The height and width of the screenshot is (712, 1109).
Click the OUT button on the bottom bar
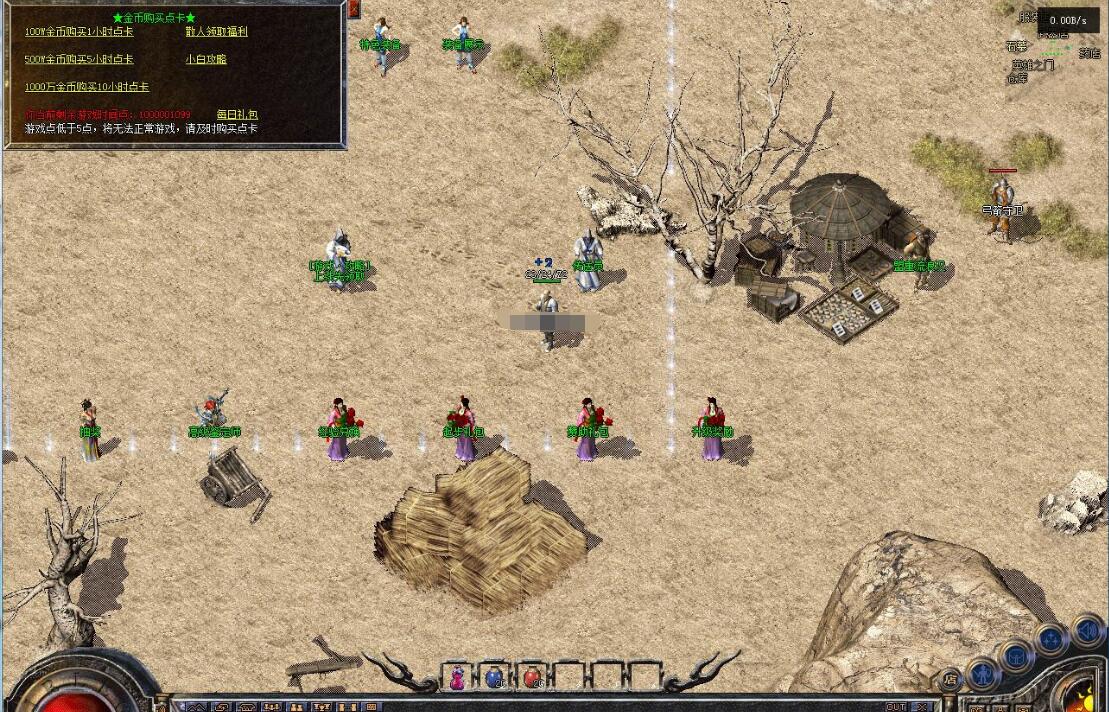896,707
